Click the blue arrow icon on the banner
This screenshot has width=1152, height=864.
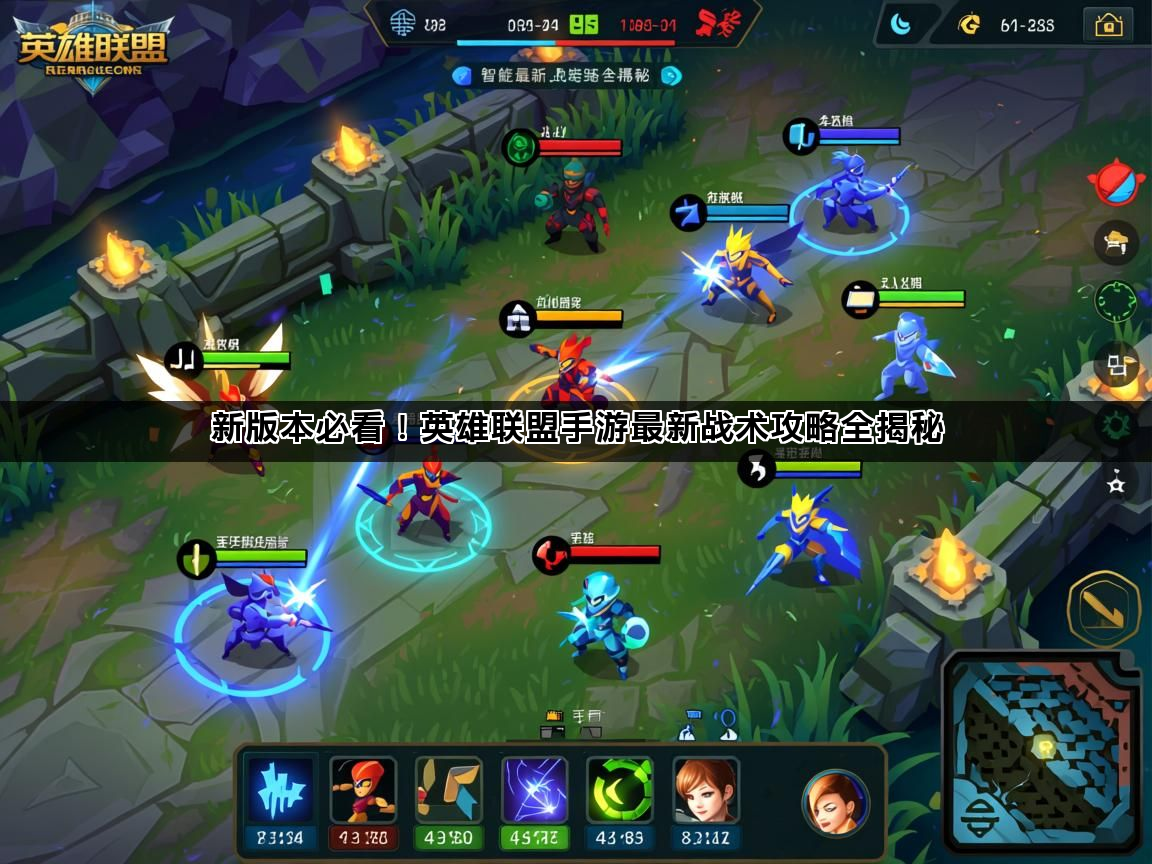click(x=461, y=75)
